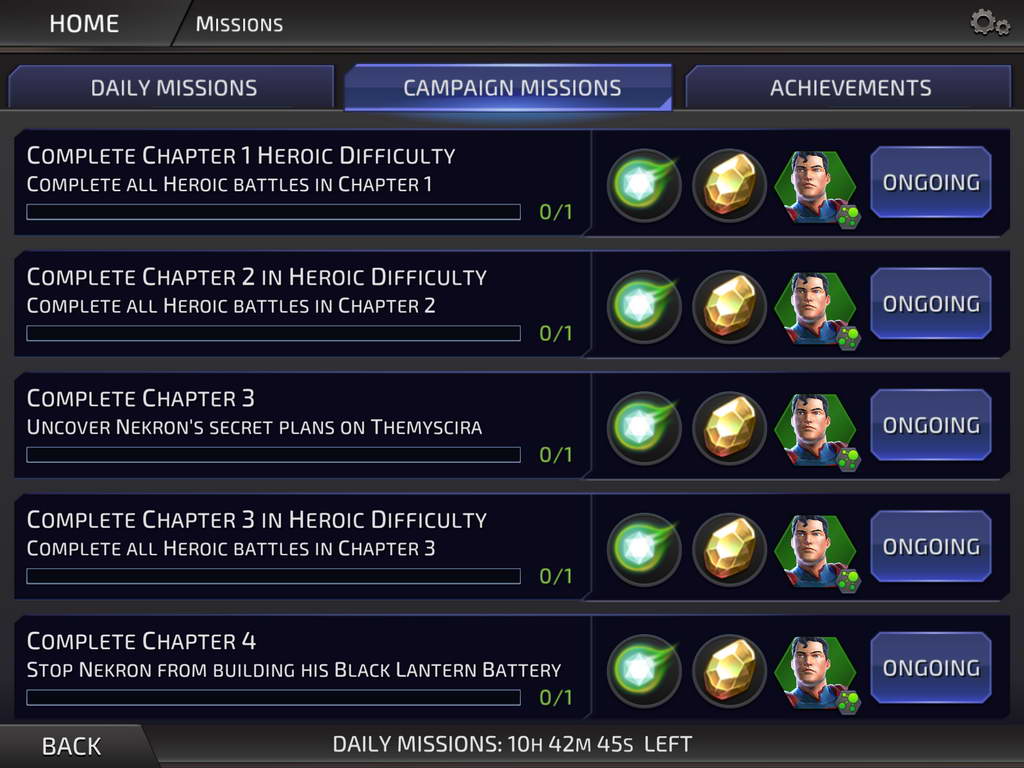
Task: Tap green orb reward for Complete Chapter 3
Action: pos(644,428)
